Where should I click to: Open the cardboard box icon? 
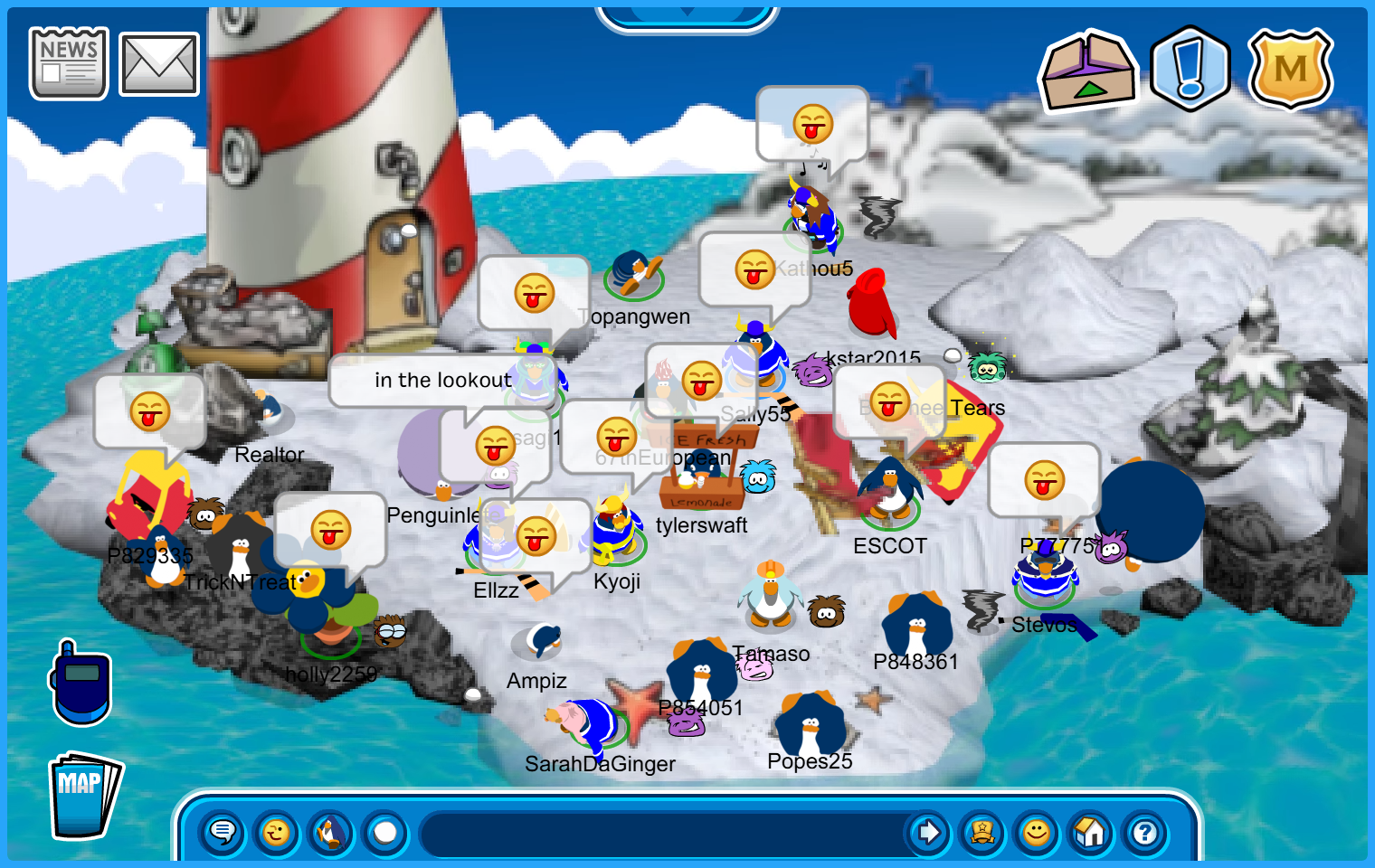click(x=1088, y=71)
